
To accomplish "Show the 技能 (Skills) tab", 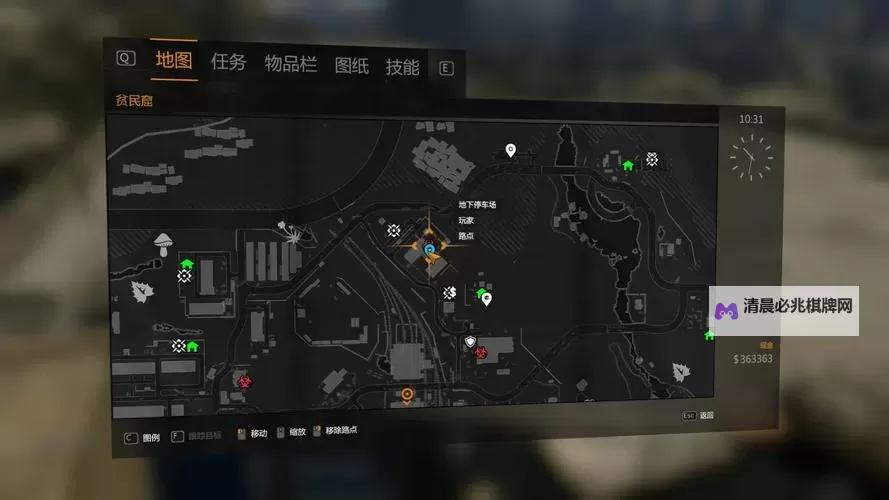I will [402, 67].
